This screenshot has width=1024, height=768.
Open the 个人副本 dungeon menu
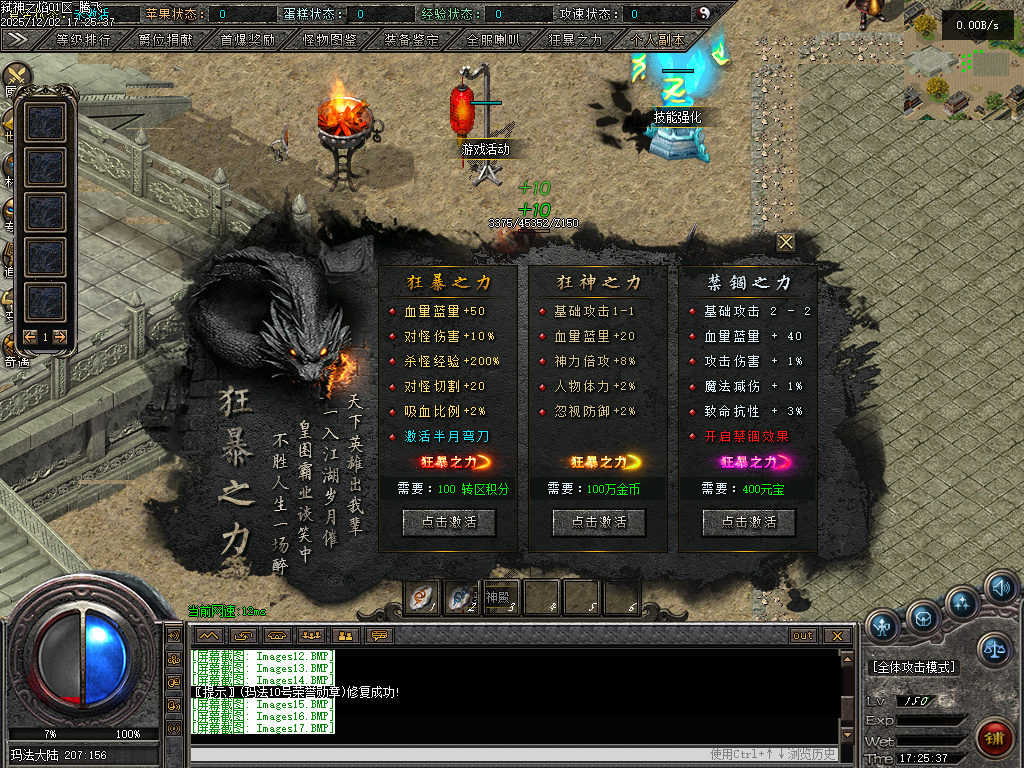(x=657, y=40)
